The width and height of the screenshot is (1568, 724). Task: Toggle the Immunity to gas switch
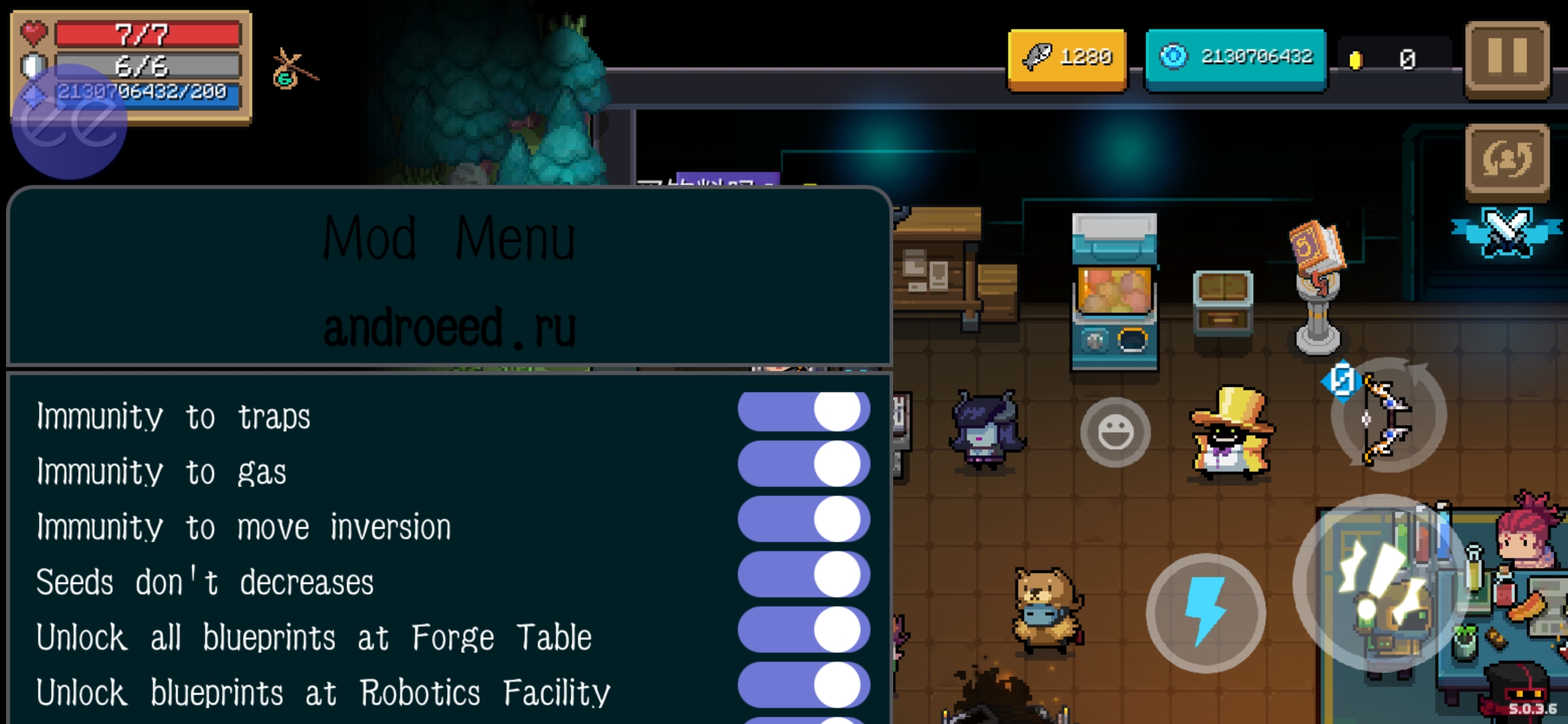coord(803,464)
